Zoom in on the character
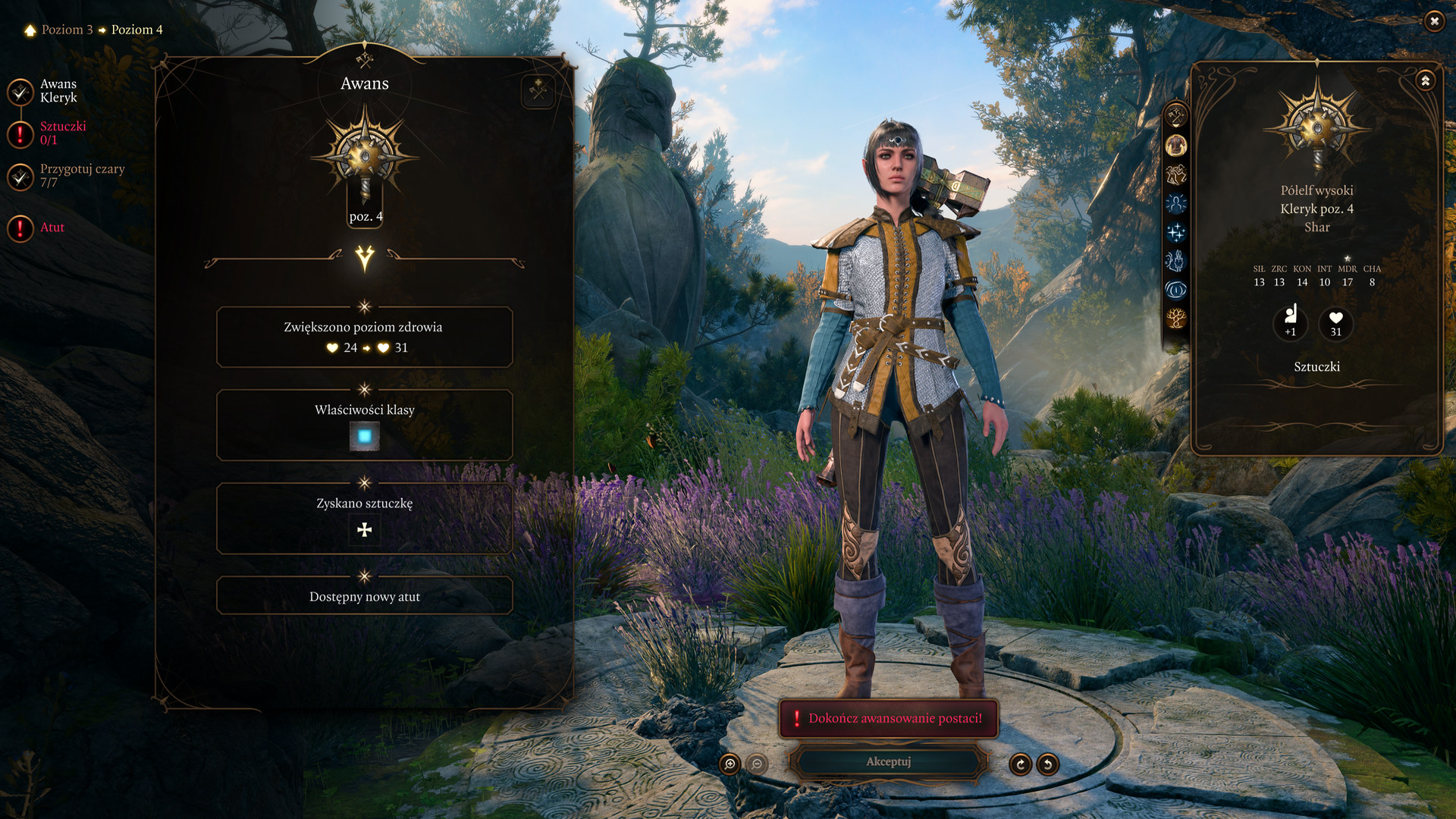This screenshot has height=819, width=1456. tap(730, 764)
